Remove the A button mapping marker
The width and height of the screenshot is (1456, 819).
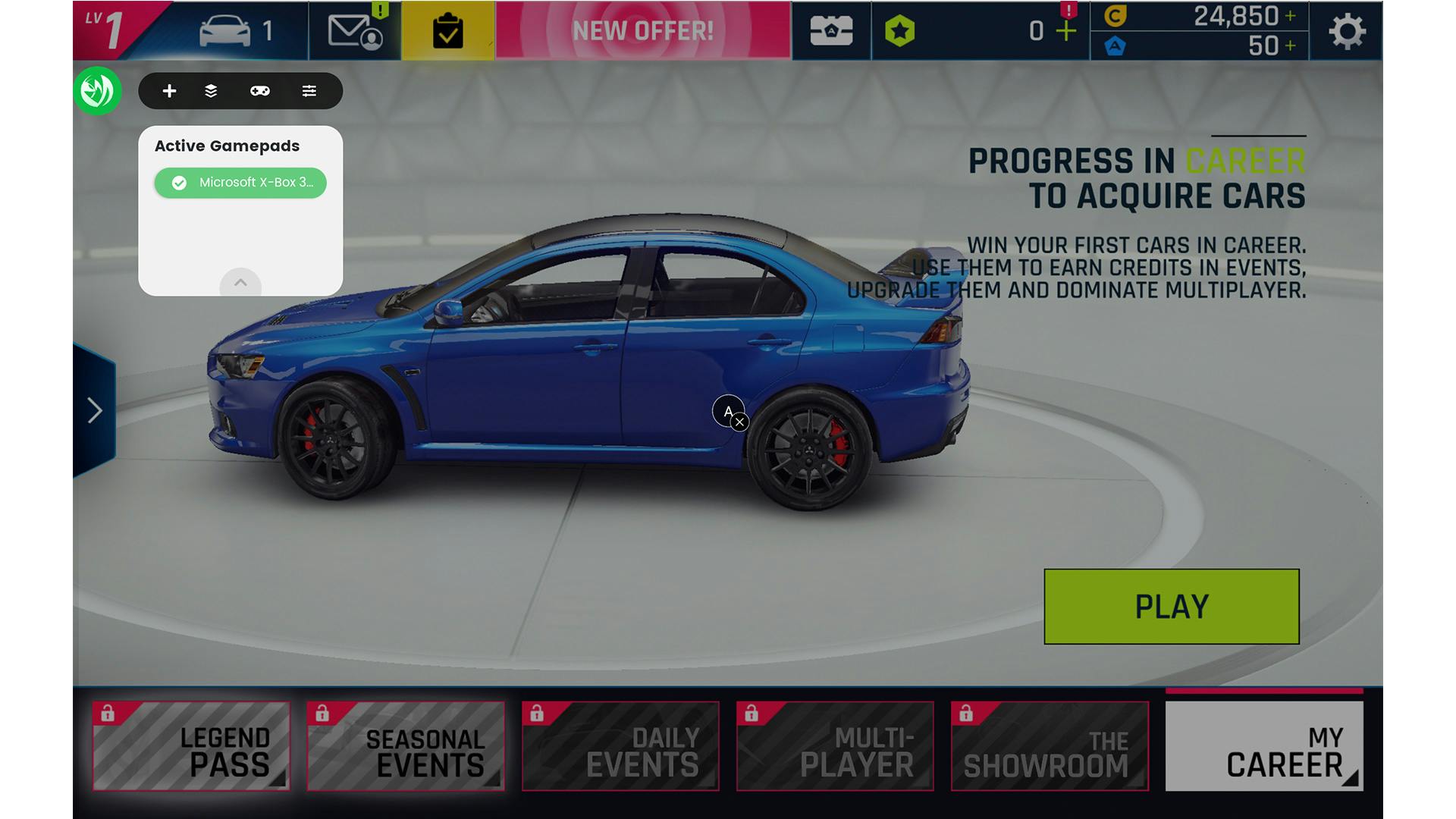point(740,422)
